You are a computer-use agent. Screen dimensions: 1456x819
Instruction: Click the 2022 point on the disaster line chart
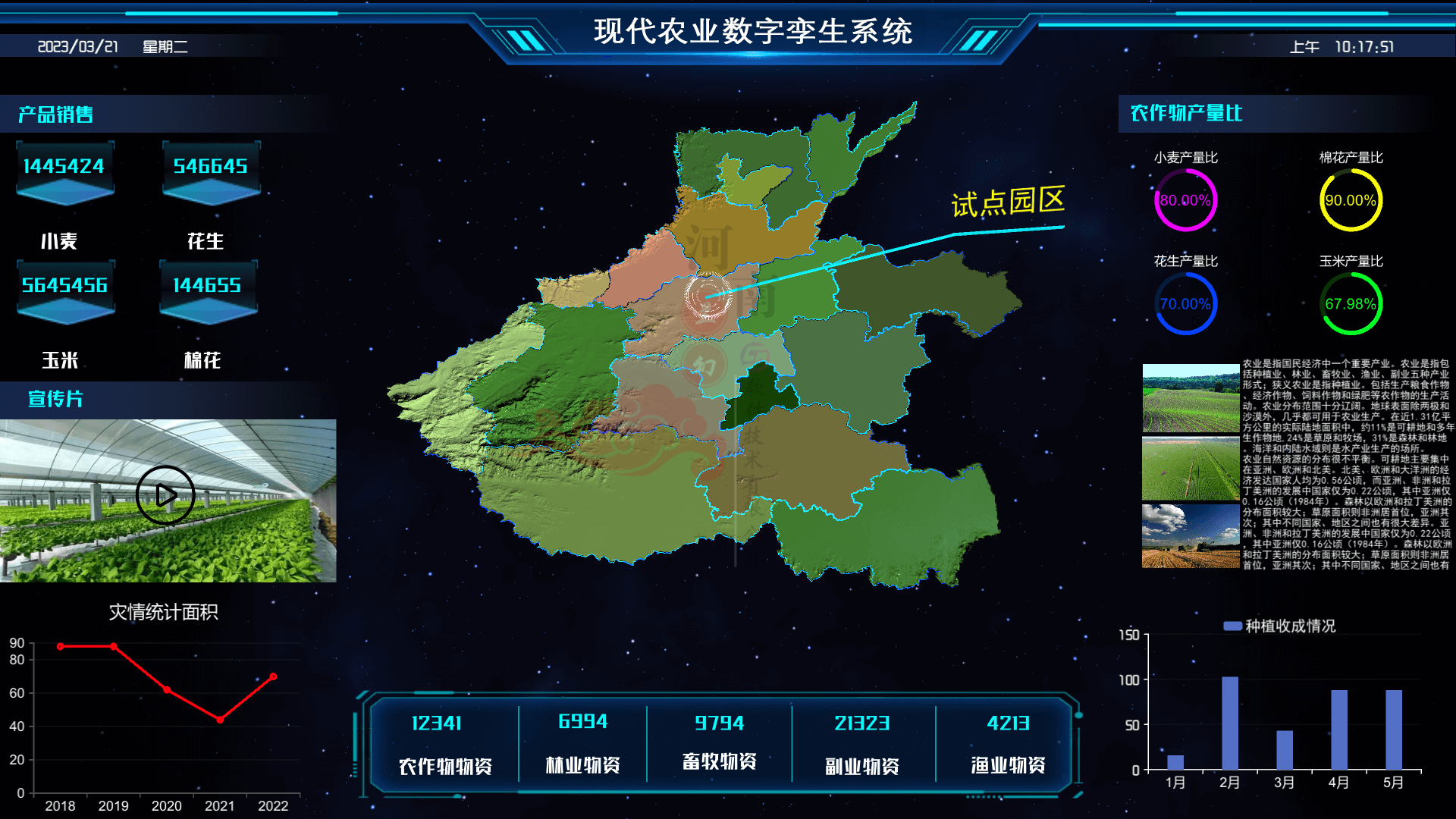point(273,677)
